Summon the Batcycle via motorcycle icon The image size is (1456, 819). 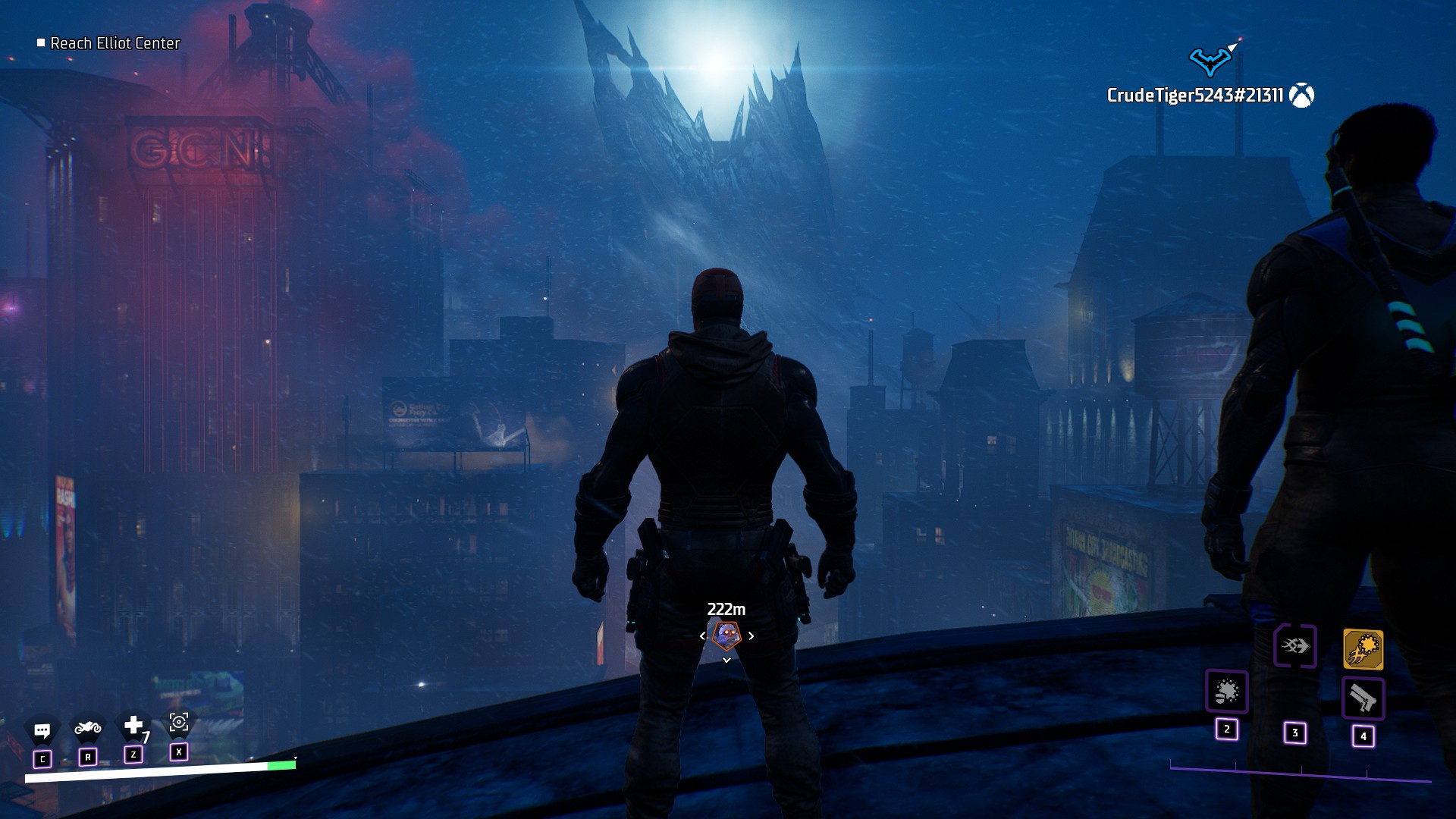(x=88, y=729)
